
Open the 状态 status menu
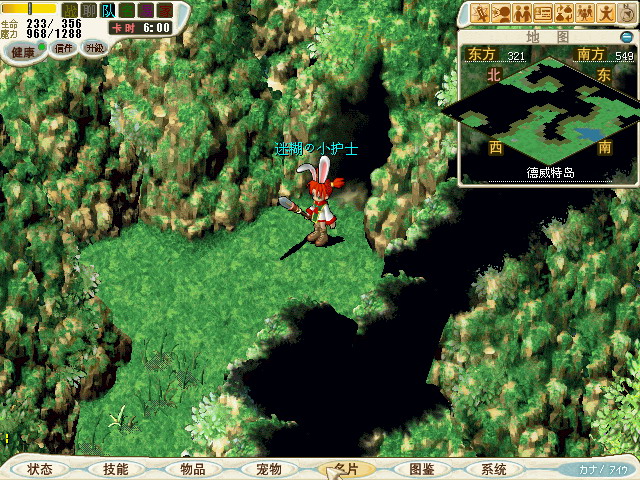[40, 469]
